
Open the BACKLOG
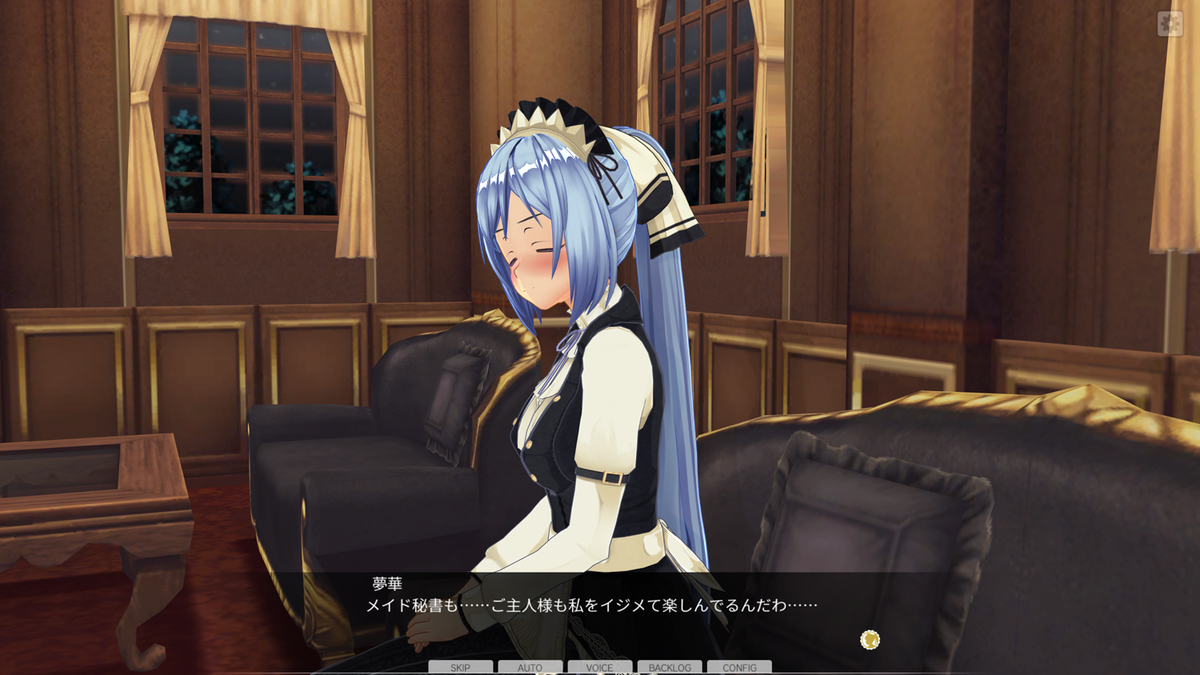[x=669, y=667]
